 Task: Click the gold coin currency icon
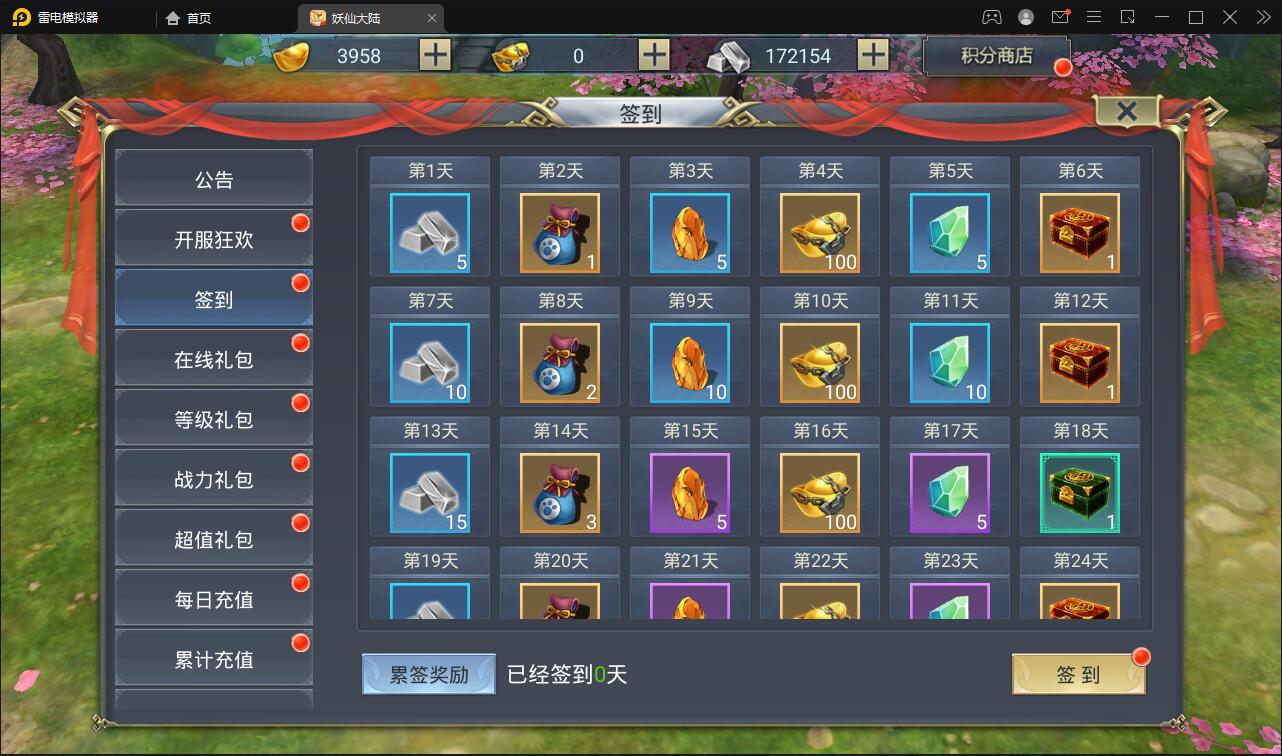point(290,55)
